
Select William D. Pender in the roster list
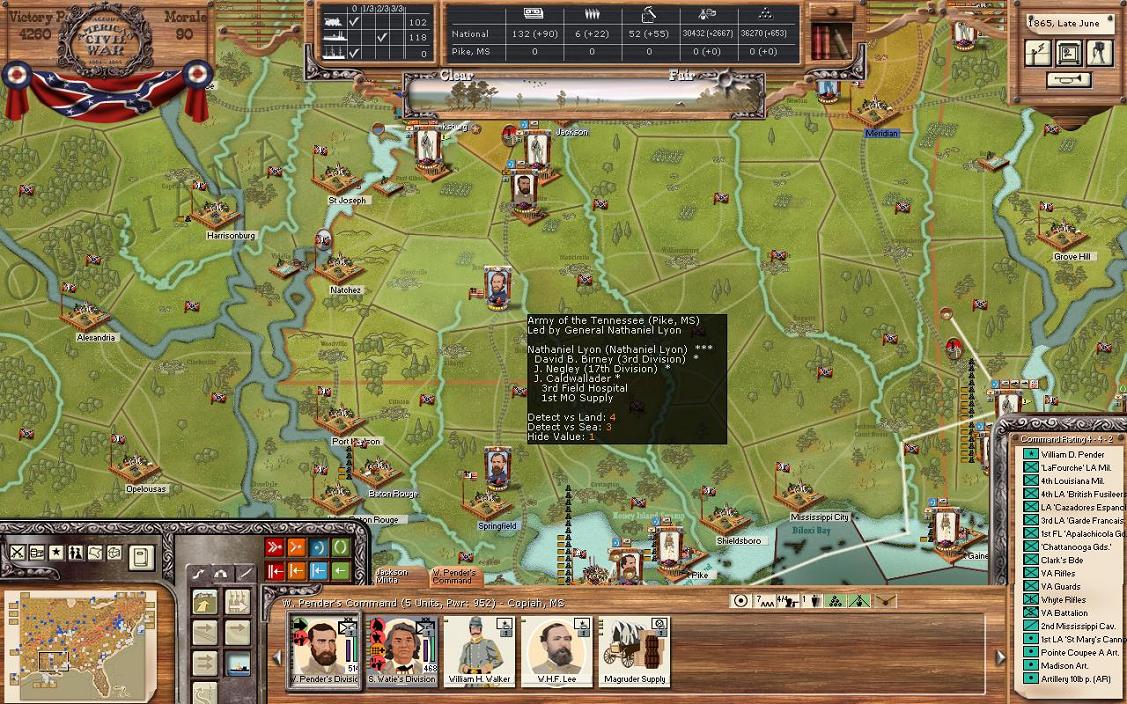[x=1071, y=455]
